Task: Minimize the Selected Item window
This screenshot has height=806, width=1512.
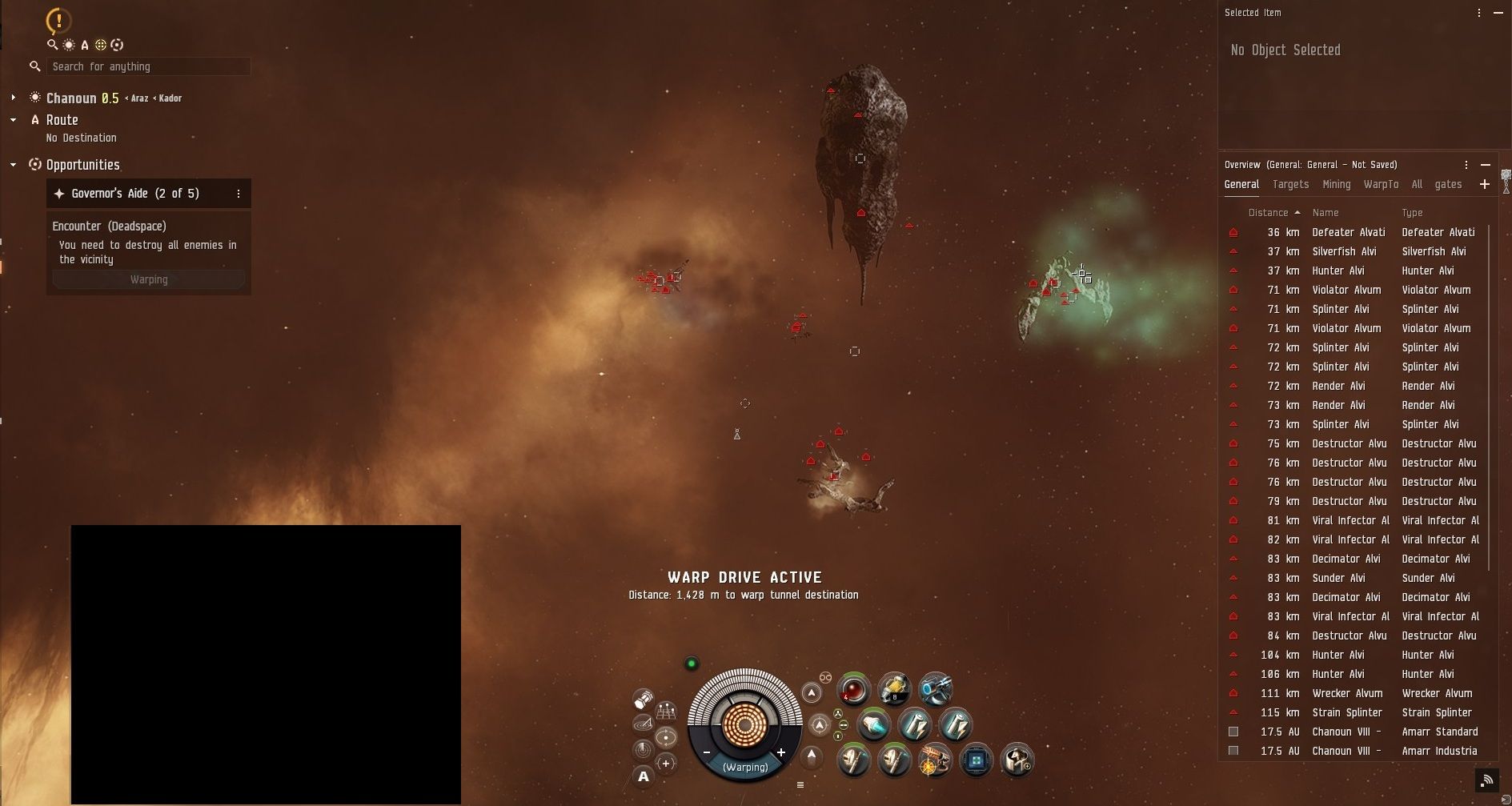Action: (x=1498, y=13)
